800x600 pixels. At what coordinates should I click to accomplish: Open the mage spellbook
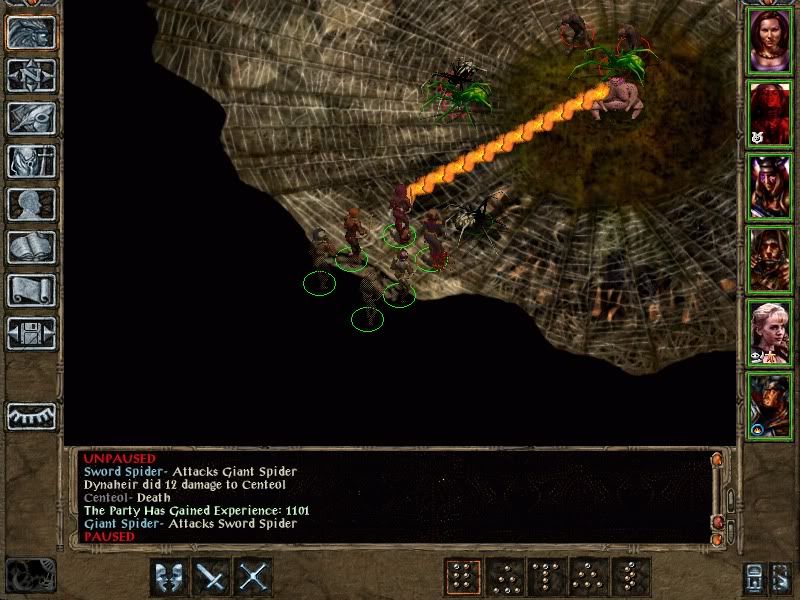(31, 247)
